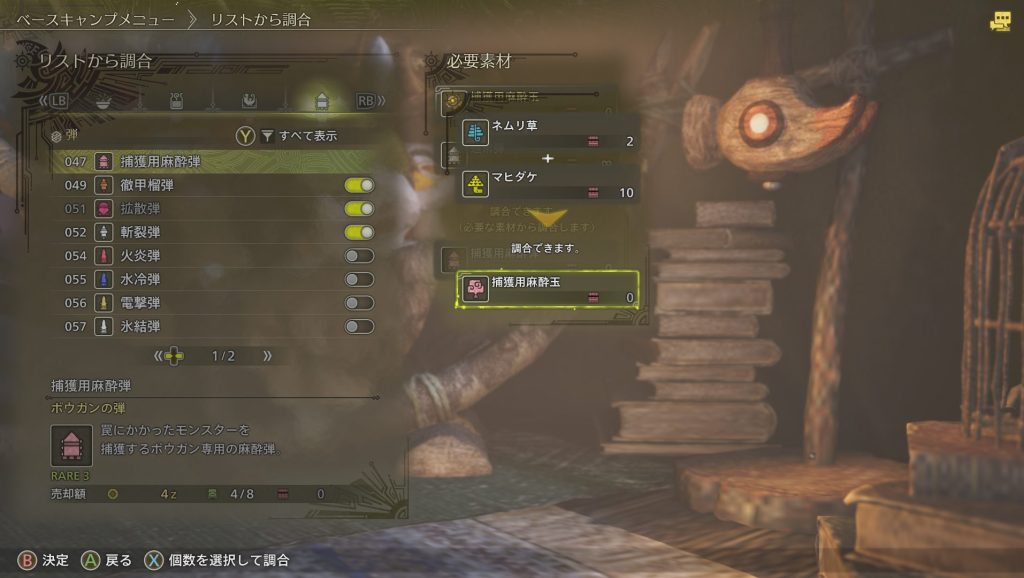The height and width of the screenshot is (578, 1024).
Task: Enable auto-crafting for 氷結弾
Action: tap(359, 326)
